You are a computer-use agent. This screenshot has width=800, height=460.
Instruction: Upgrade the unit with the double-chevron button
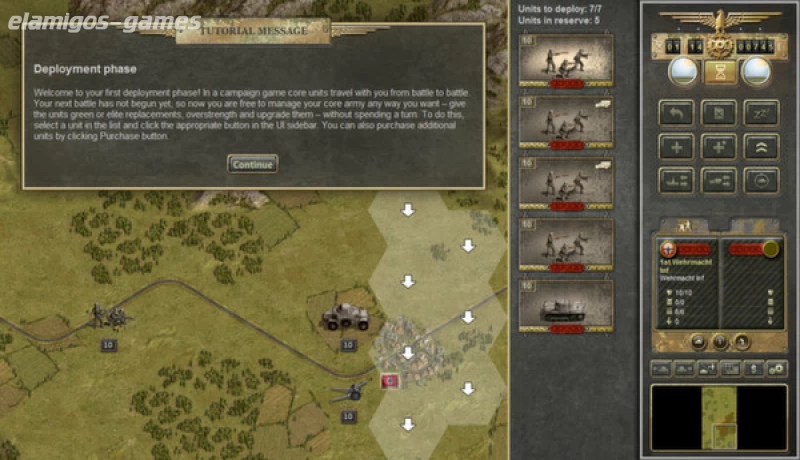761,146
